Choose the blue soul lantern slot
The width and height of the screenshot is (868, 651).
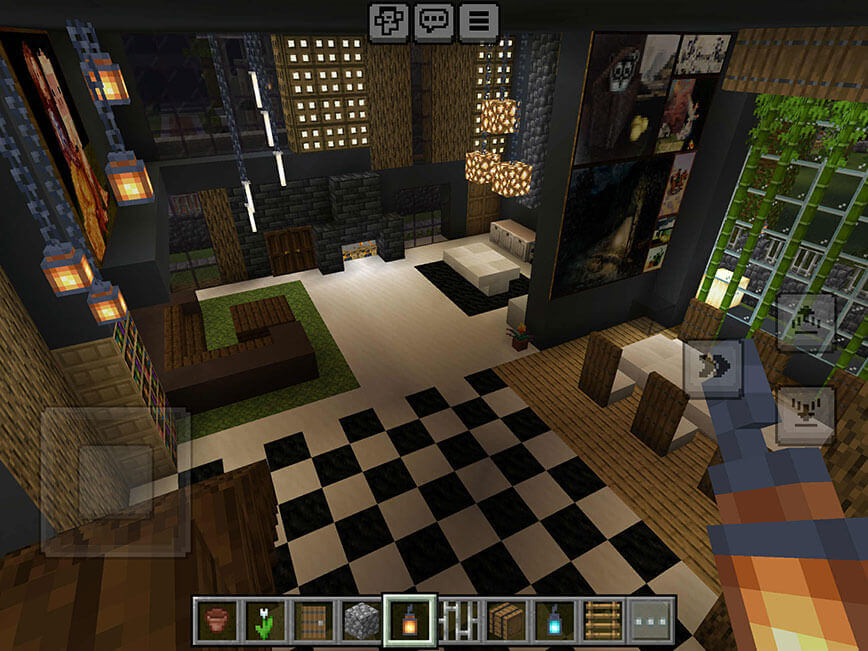pyautogui.click(x=555, y=620)
